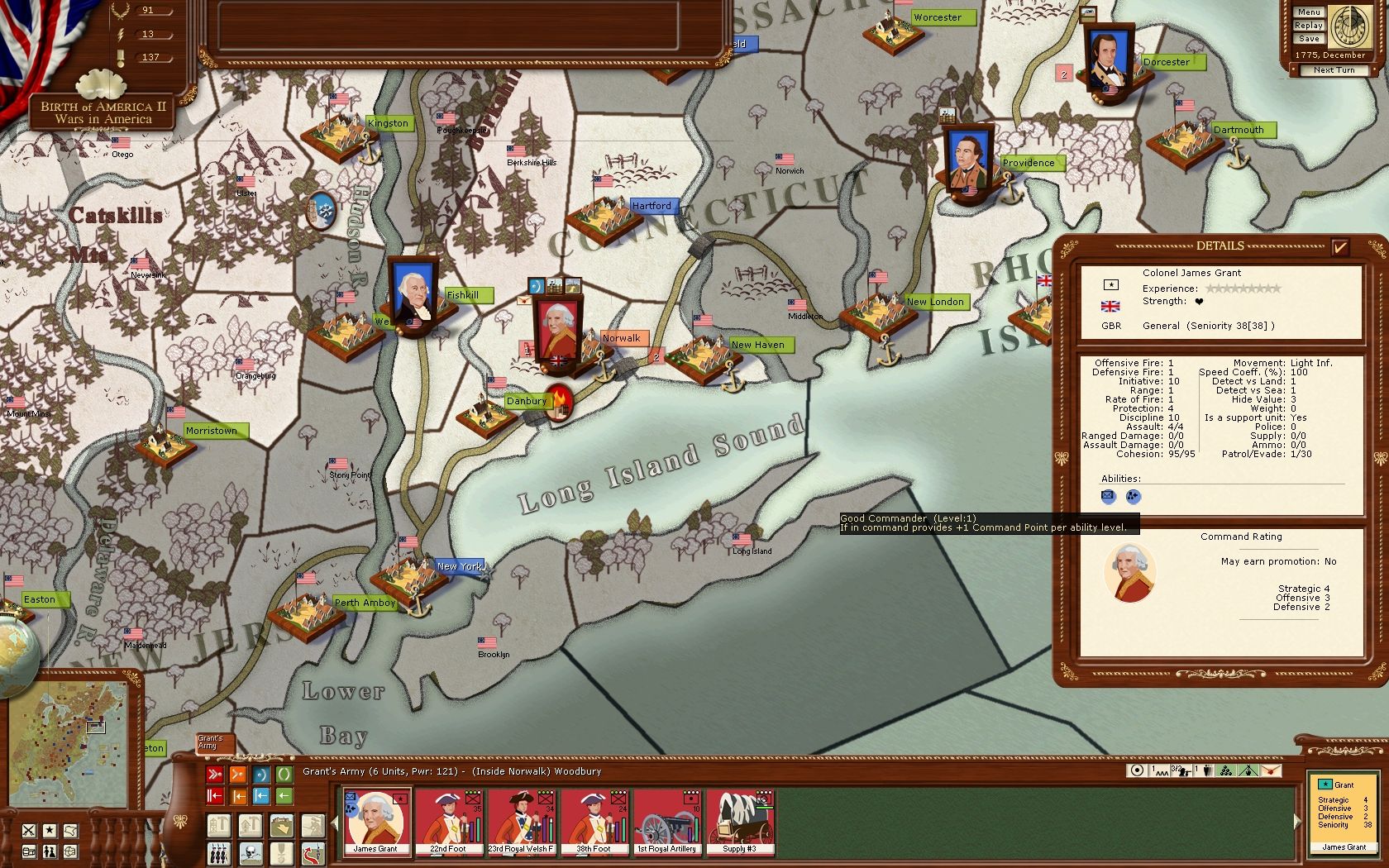Open the crossed swords filter button
1389x868 pixels.
pos(29,831)
